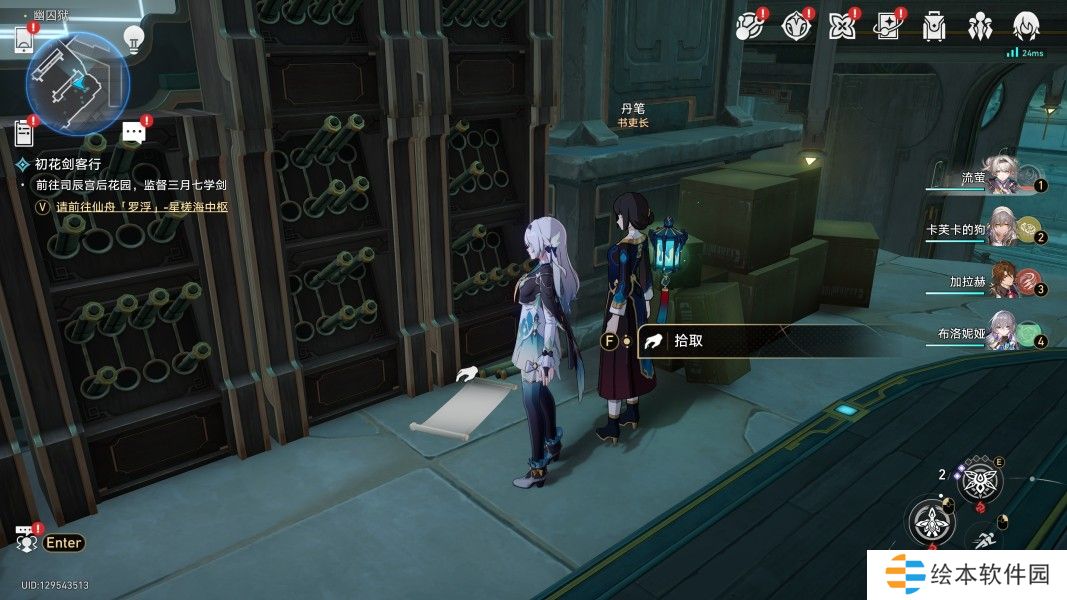Switch to party member 加拉赫

click(1000, 283)
